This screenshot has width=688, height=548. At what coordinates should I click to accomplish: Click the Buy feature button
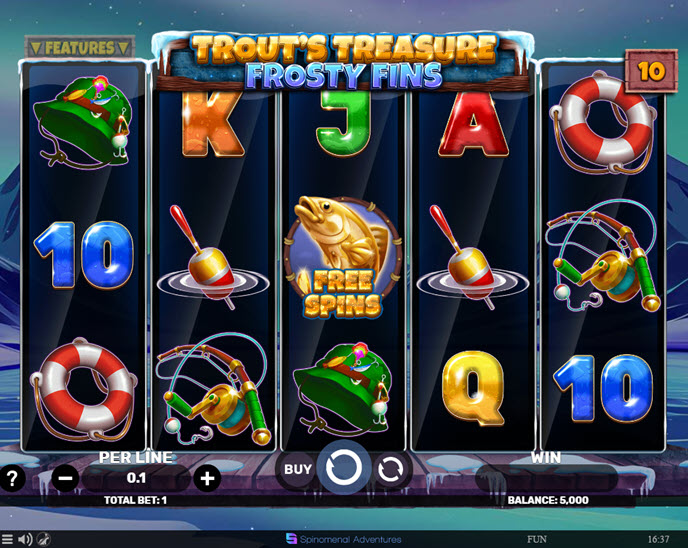click(x=297, y=468)
